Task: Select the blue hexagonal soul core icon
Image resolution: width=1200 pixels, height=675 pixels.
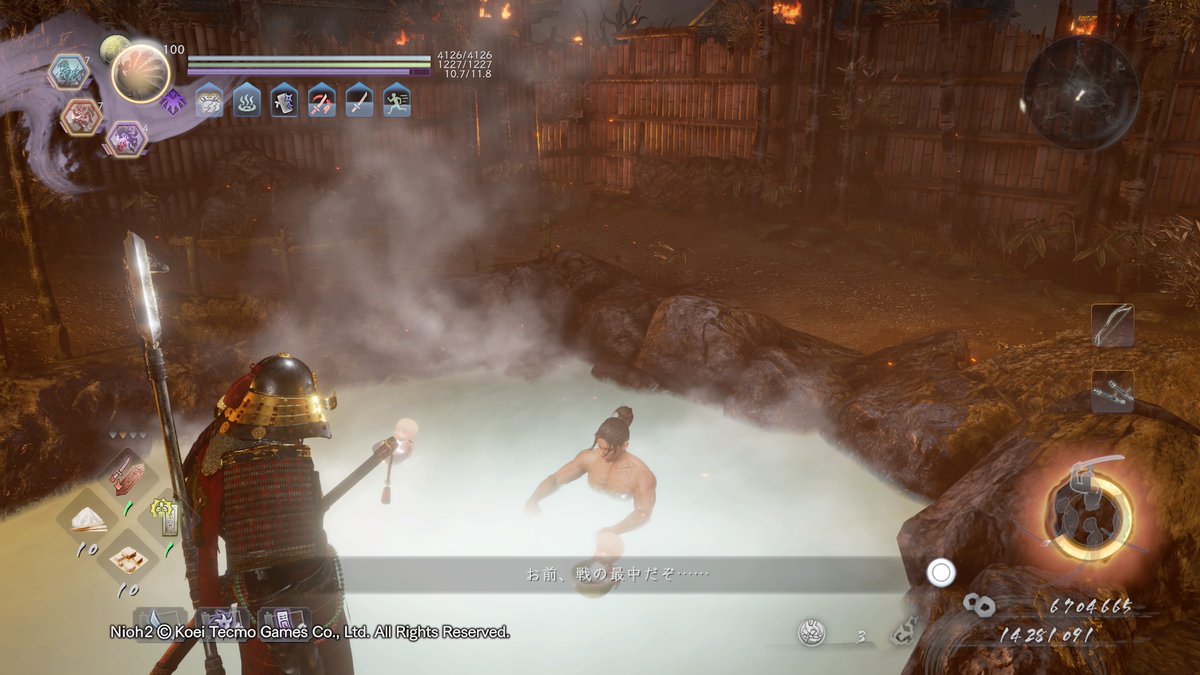Action: (x=68, y=71)
